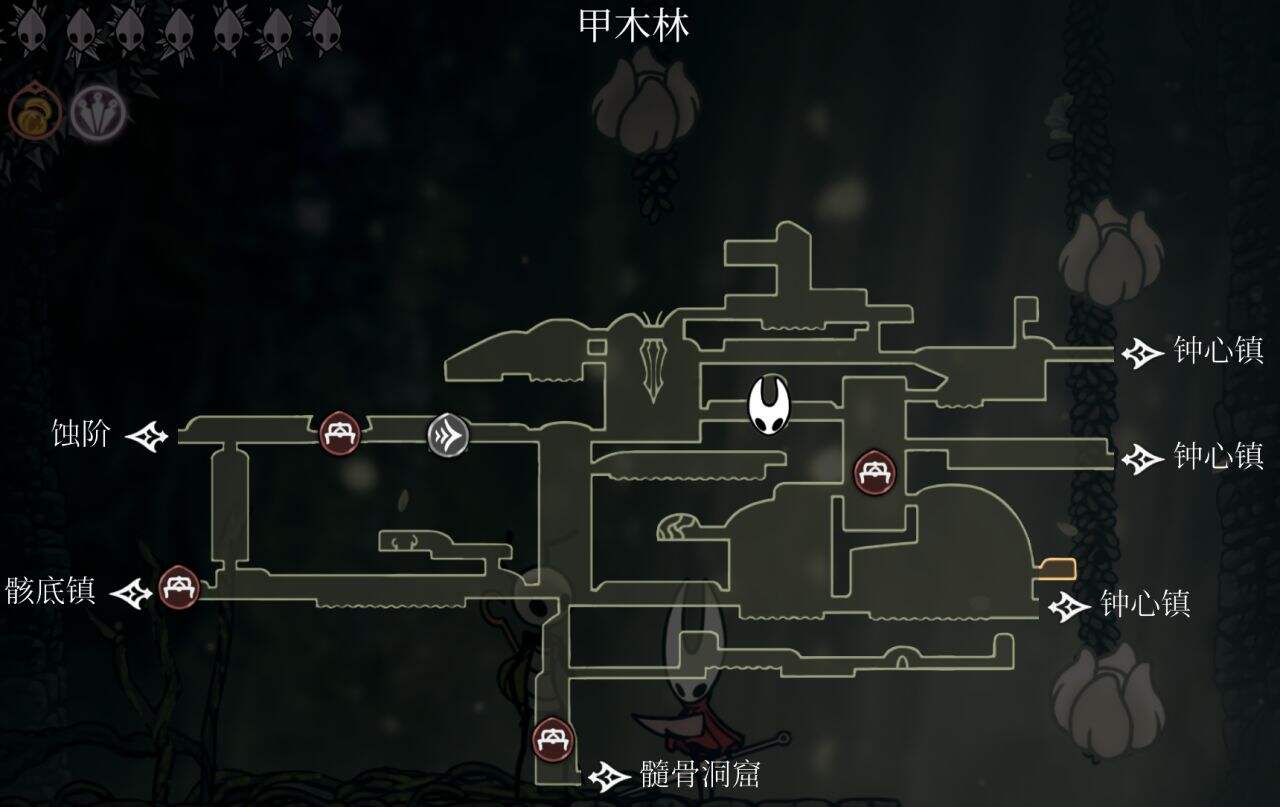Select the orange highlighted room on map
Screen dimensions: 1280x807
pyautogui.click(x=1056, y=570)
